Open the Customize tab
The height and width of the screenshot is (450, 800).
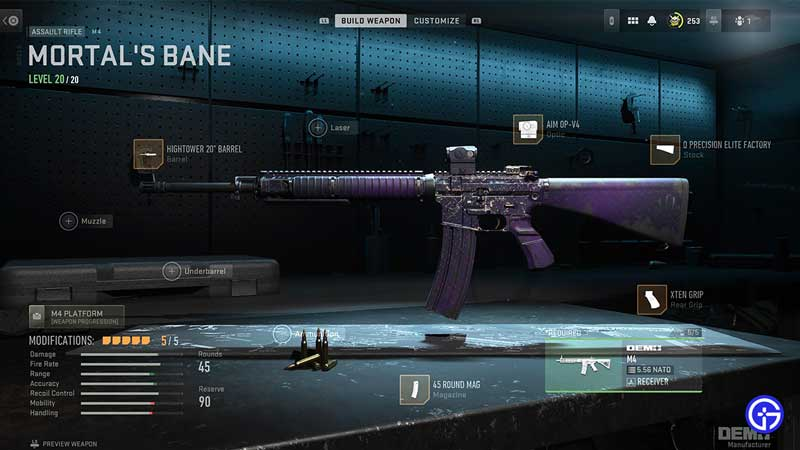pyautogui.click(x=437, y=20)
